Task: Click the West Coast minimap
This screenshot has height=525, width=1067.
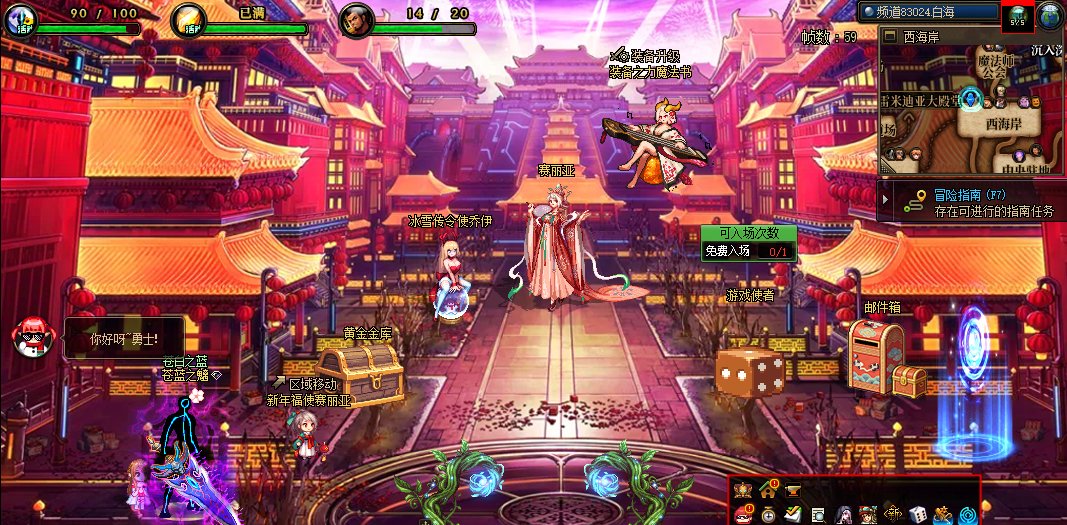Action: point(970,106)
